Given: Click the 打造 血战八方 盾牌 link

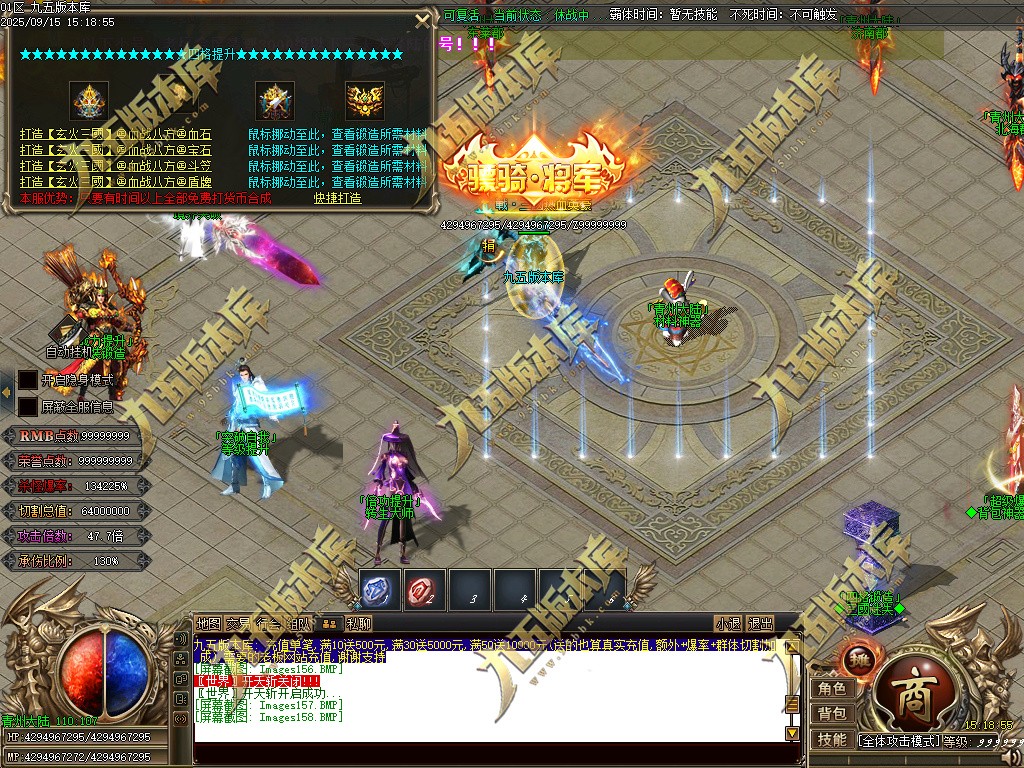Looking at the screenshot, I should 115,182.
